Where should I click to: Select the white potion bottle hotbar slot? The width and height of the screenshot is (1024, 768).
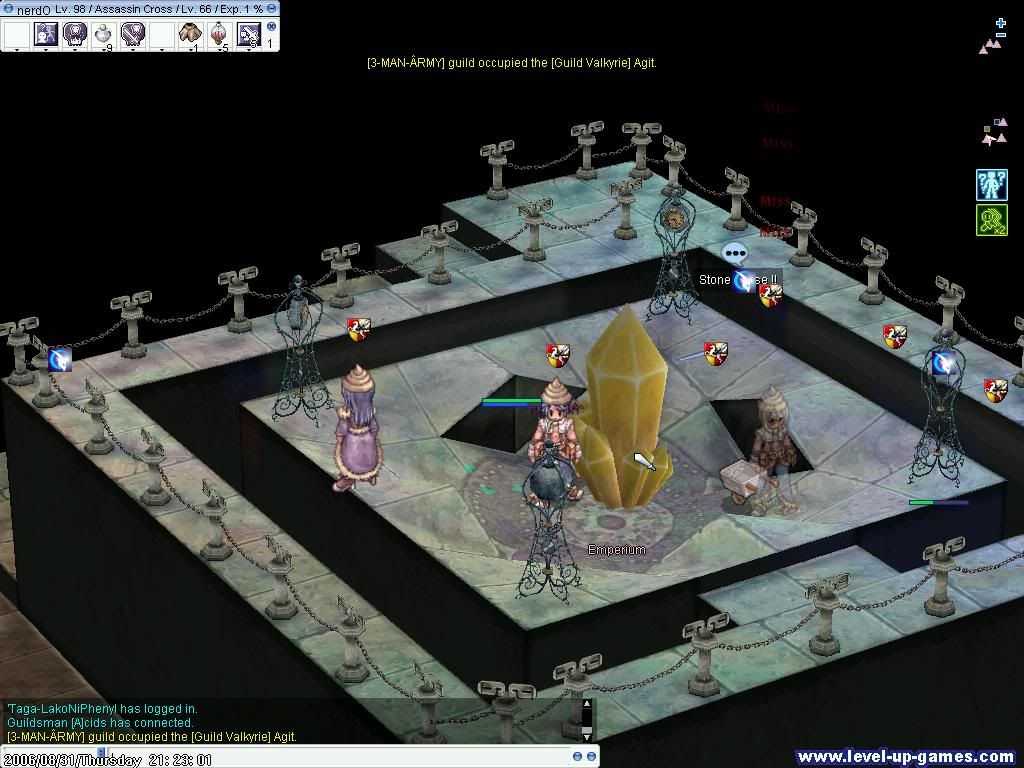(103, 35)
